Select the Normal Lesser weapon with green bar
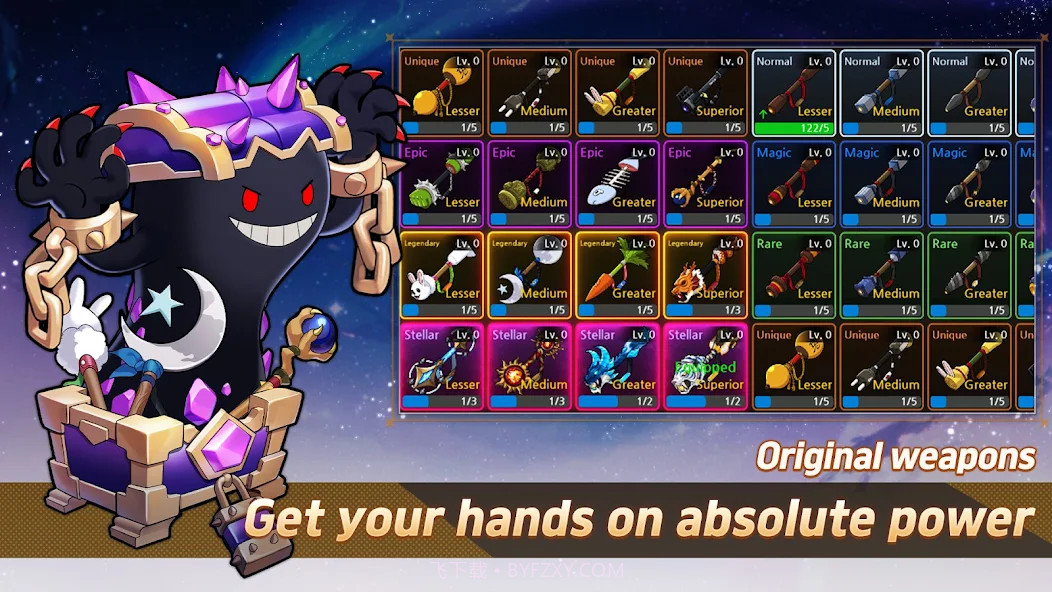Screen dimensions: 1052x592 tap(794, 93)
